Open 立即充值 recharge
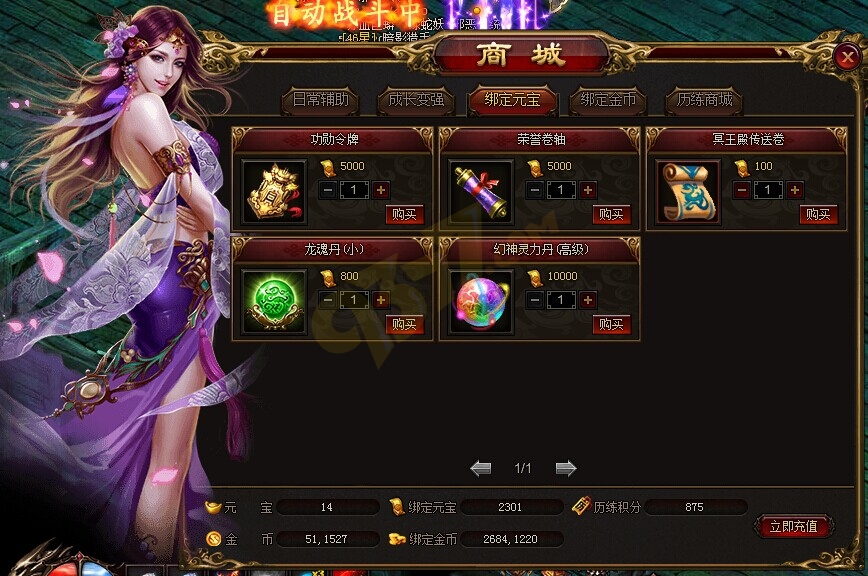Image resolution: width=868 pixels, height=576 pixels. [x=793, y=527]
